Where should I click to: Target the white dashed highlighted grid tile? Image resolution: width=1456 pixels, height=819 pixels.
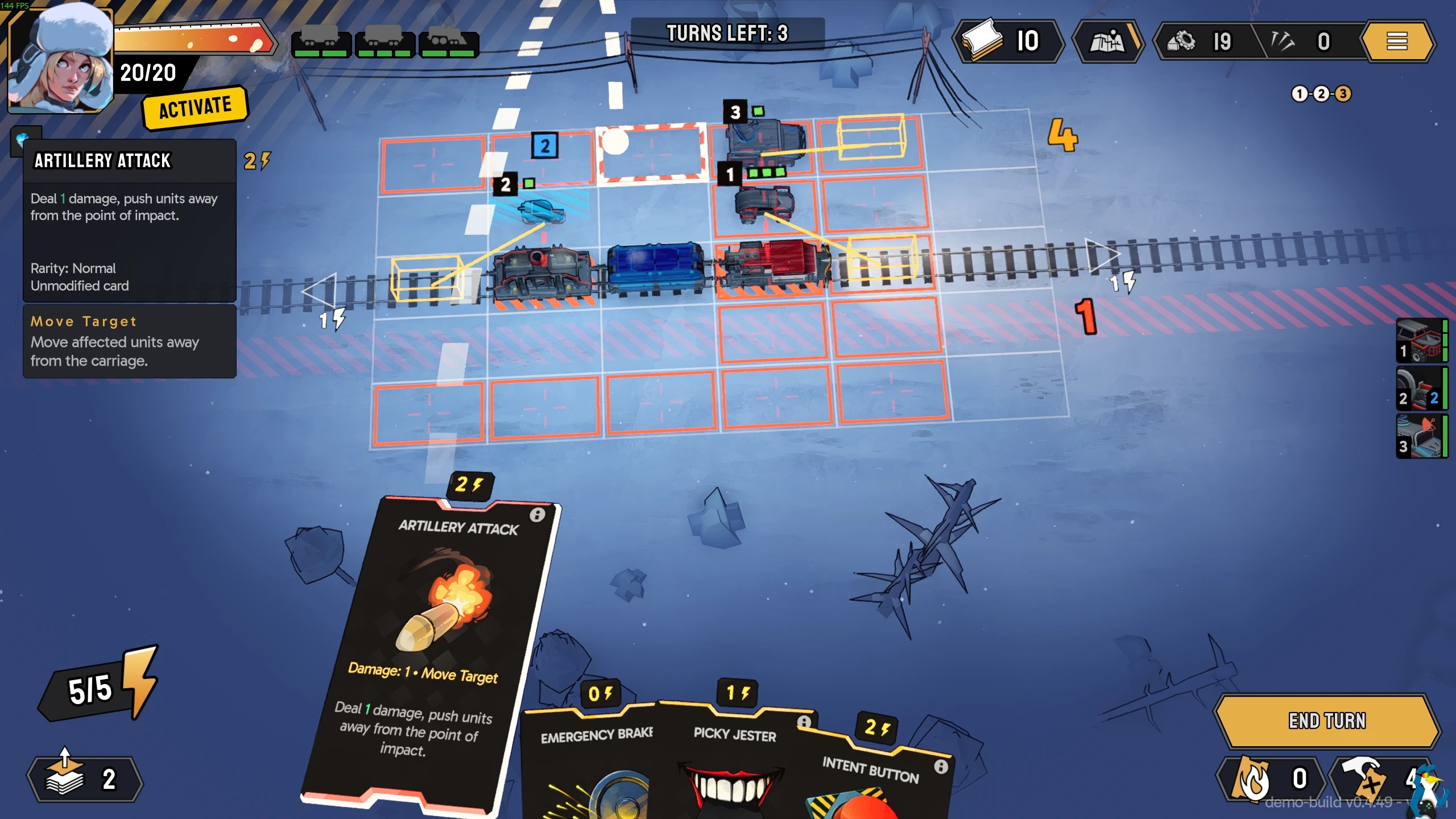652,154
